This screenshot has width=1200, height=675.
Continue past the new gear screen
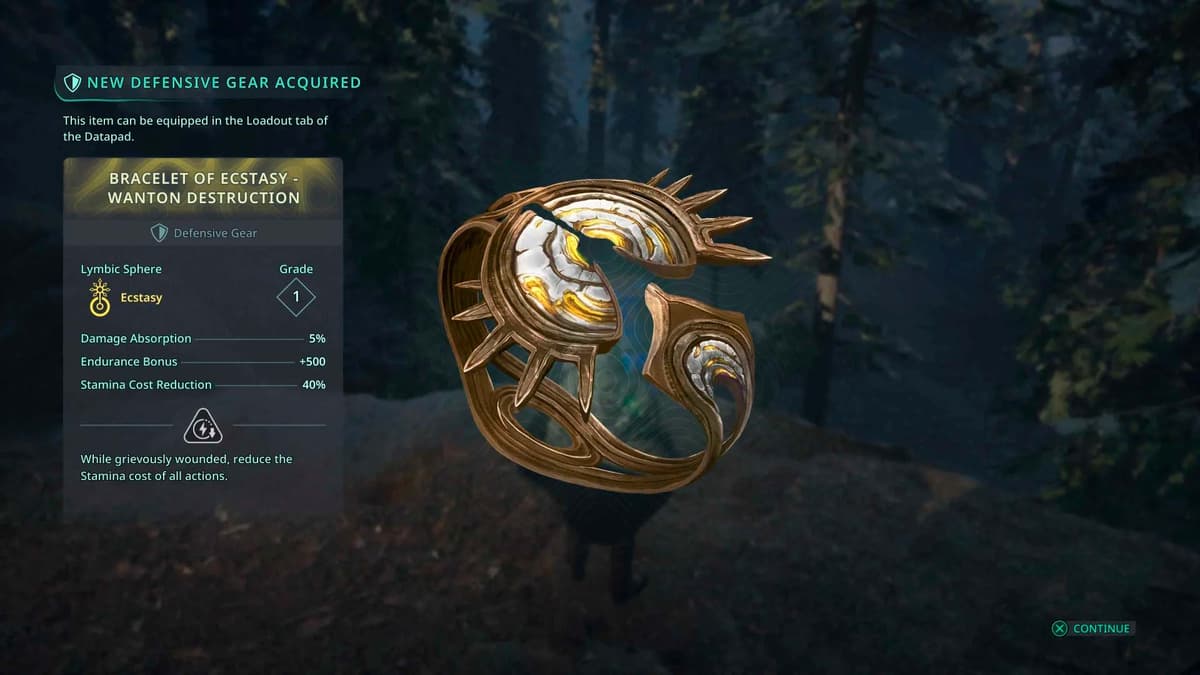click(1091, 628)
